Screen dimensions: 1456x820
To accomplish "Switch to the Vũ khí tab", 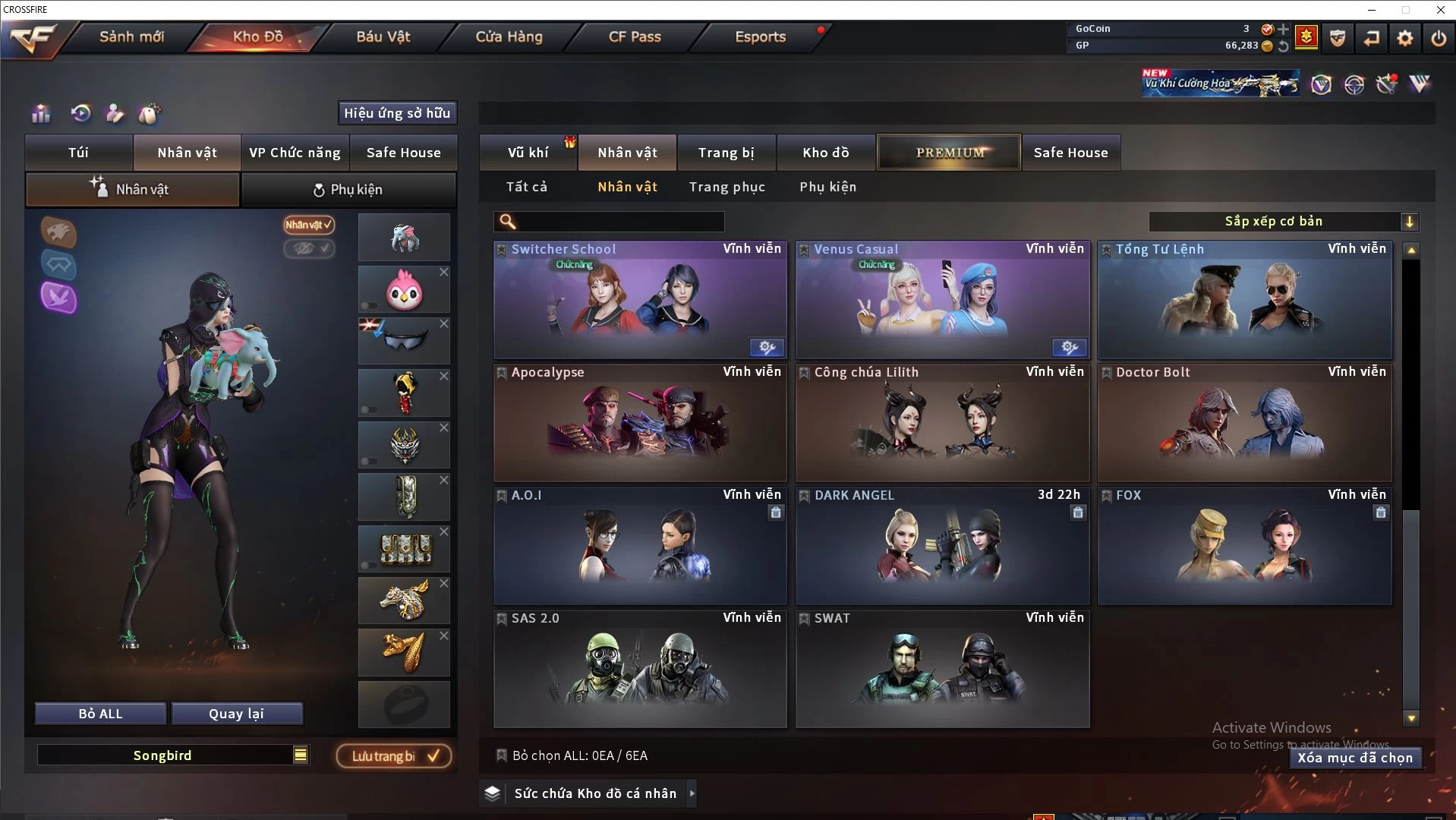I will tap(528, 153).
